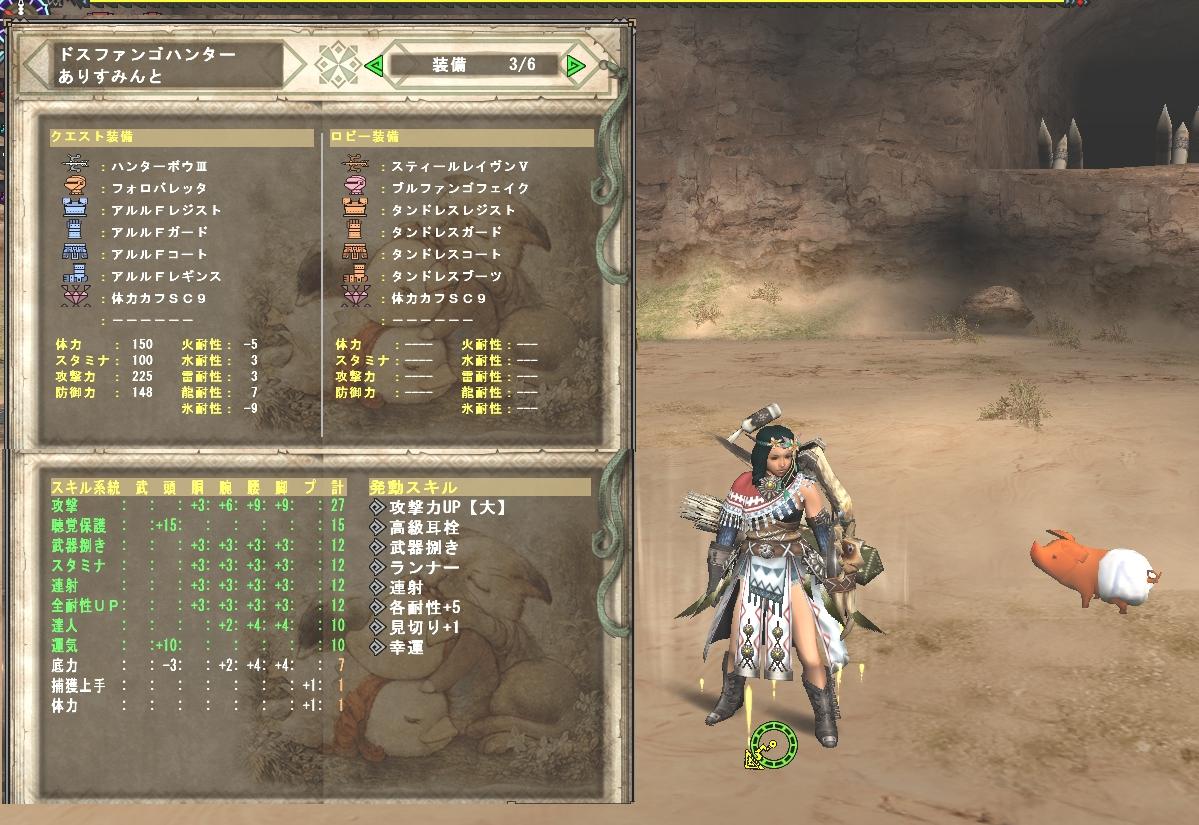Select the ハンターボウⅢ weapon entry
Image resolution: width=1199 pixels, height=825 pixels.
coord(158,166)
